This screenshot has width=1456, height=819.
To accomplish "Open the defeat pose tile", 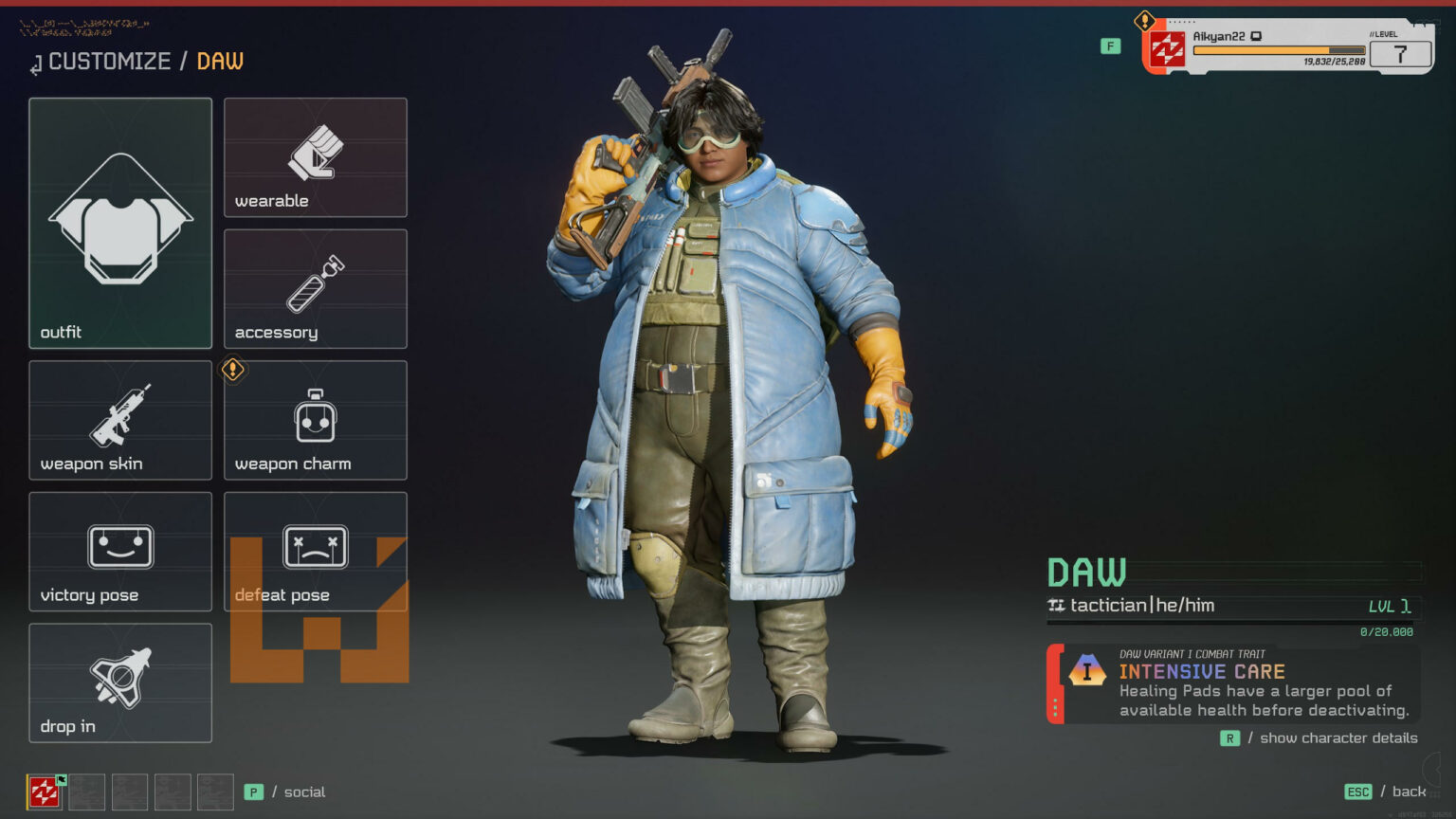I will 316,552.
